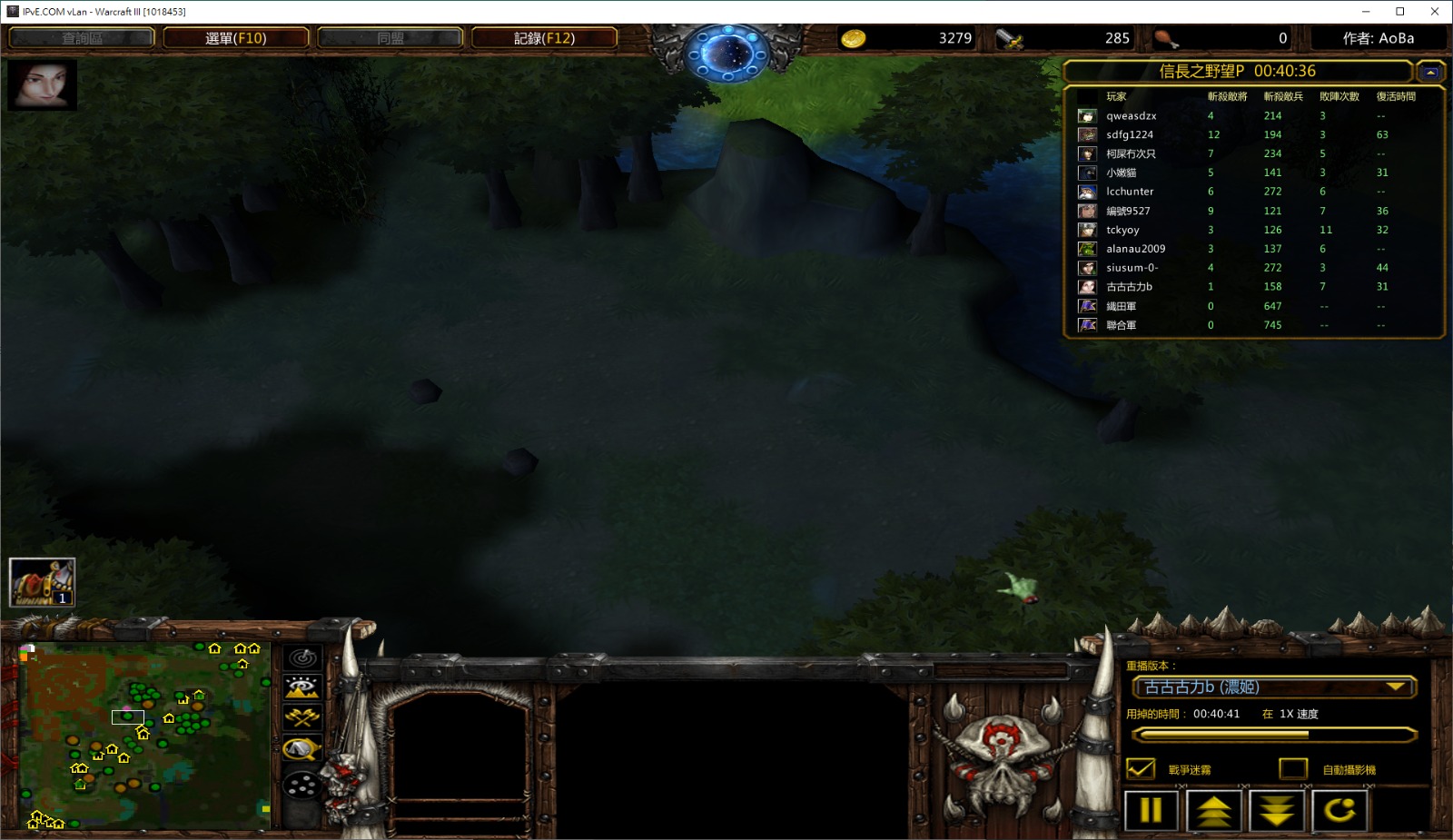Decrease replay speed with the down arrows

pyautogui.click(x=1277, y=810)
